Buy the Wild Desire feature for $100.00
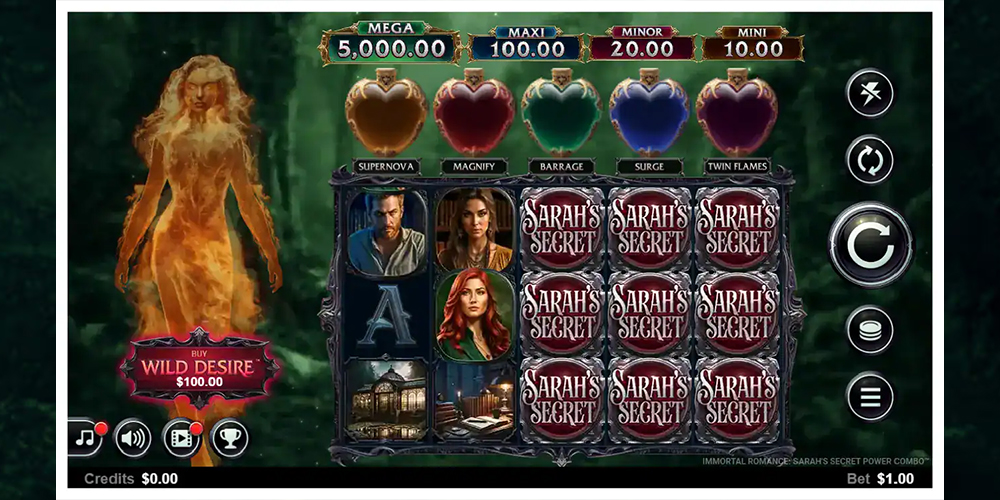Image resolution: width=1000 pixels, height=500 pixels. (200, 368)
